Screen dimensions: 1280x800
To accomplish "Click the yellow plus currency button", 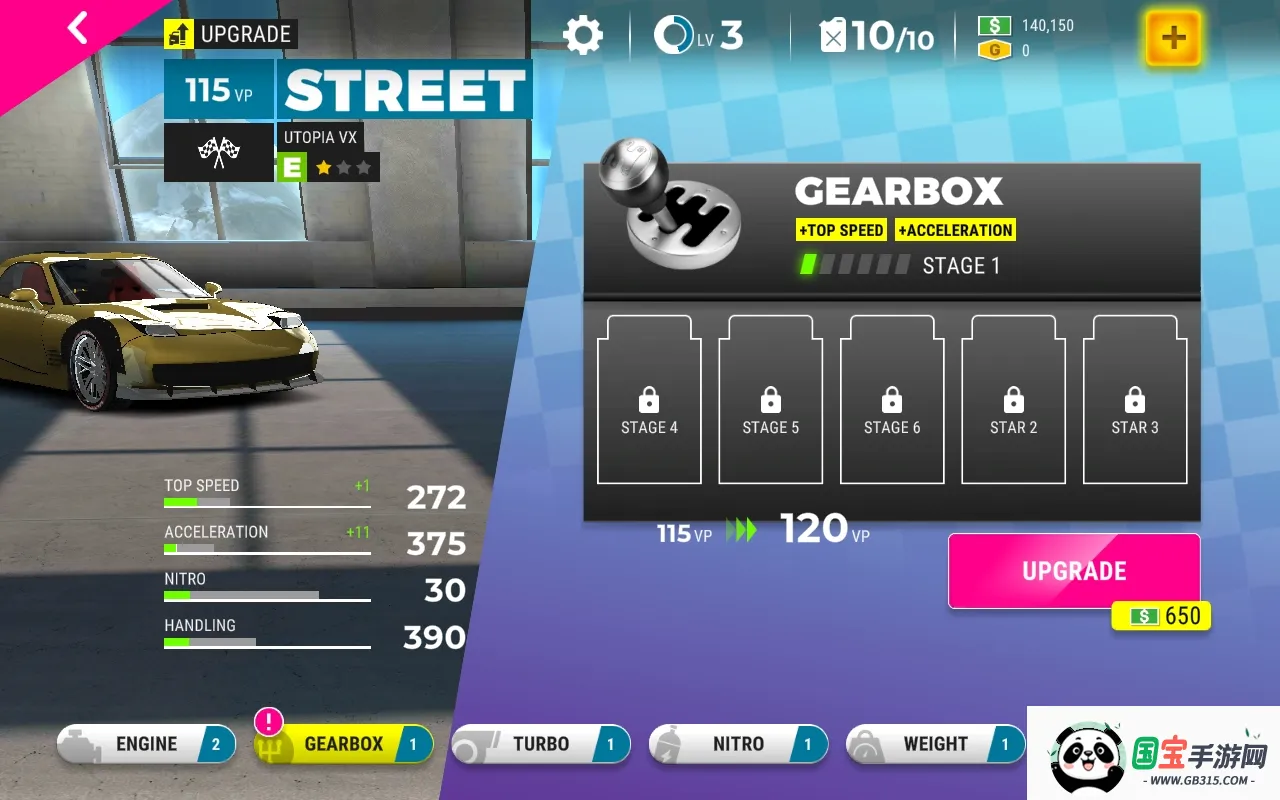I will point(1172,38).
